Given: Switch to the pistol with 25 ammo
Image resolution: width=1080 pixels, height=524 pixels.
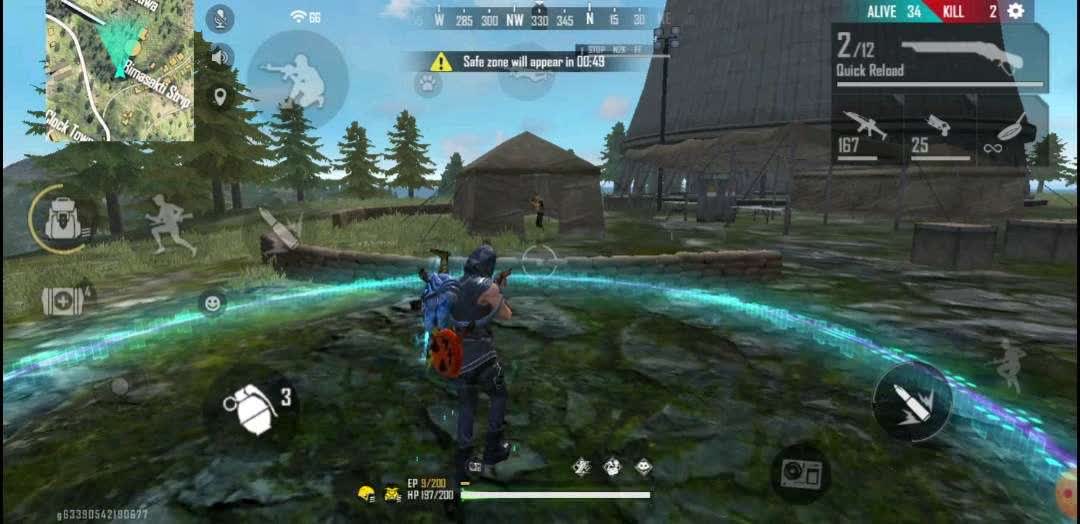Looking at the screenshot, I should pos(938,134).
